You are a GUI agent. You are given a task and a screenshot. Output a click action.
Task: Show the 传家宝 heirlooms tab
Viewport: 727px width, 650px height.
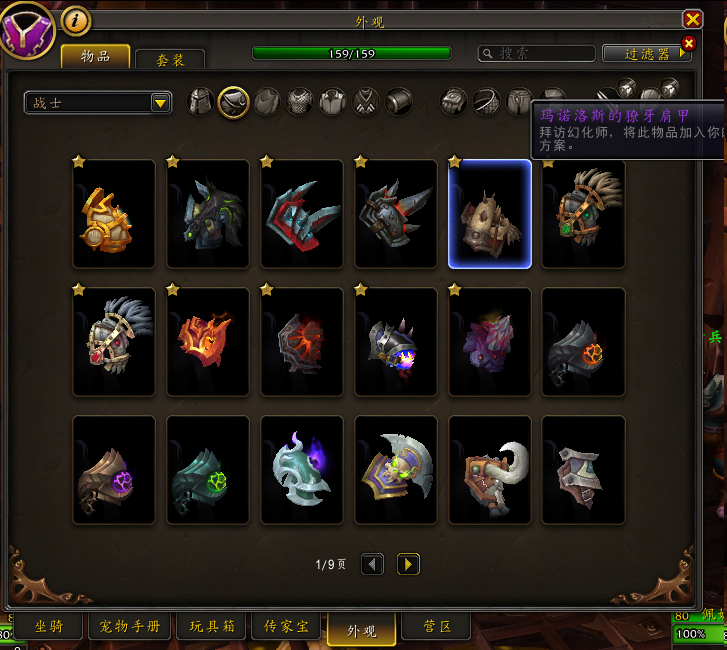click(286, 627)
